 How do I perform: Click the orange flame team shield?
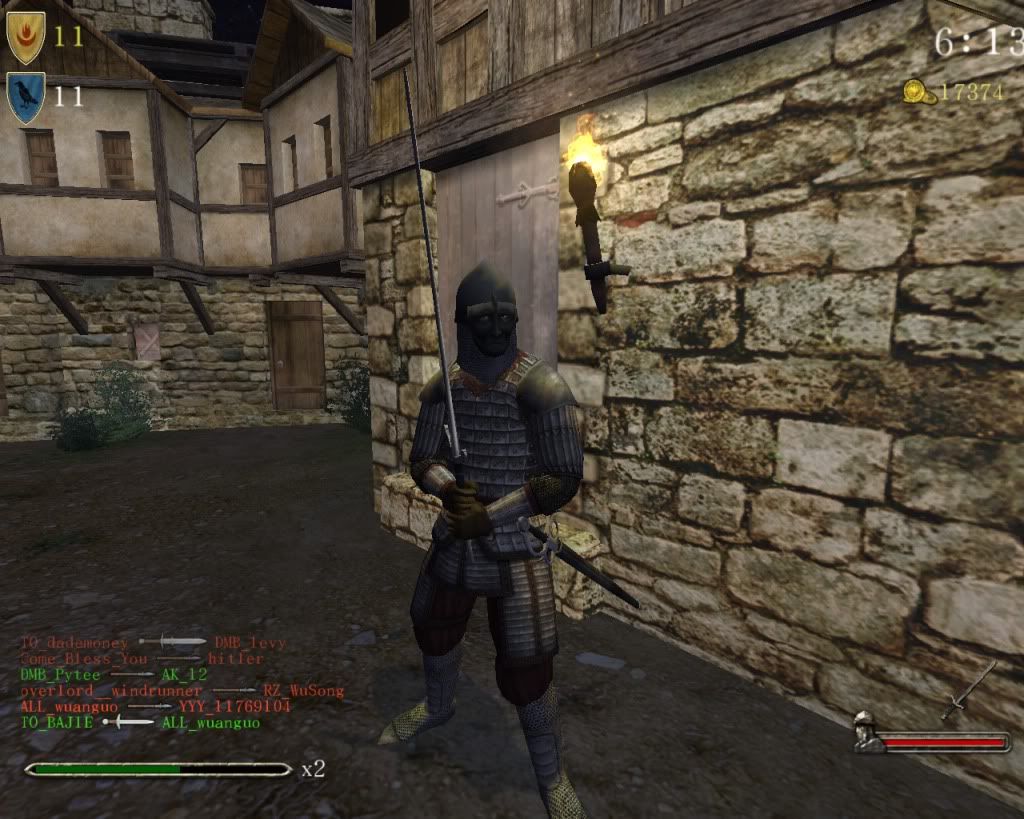click(x=26, y=37)
